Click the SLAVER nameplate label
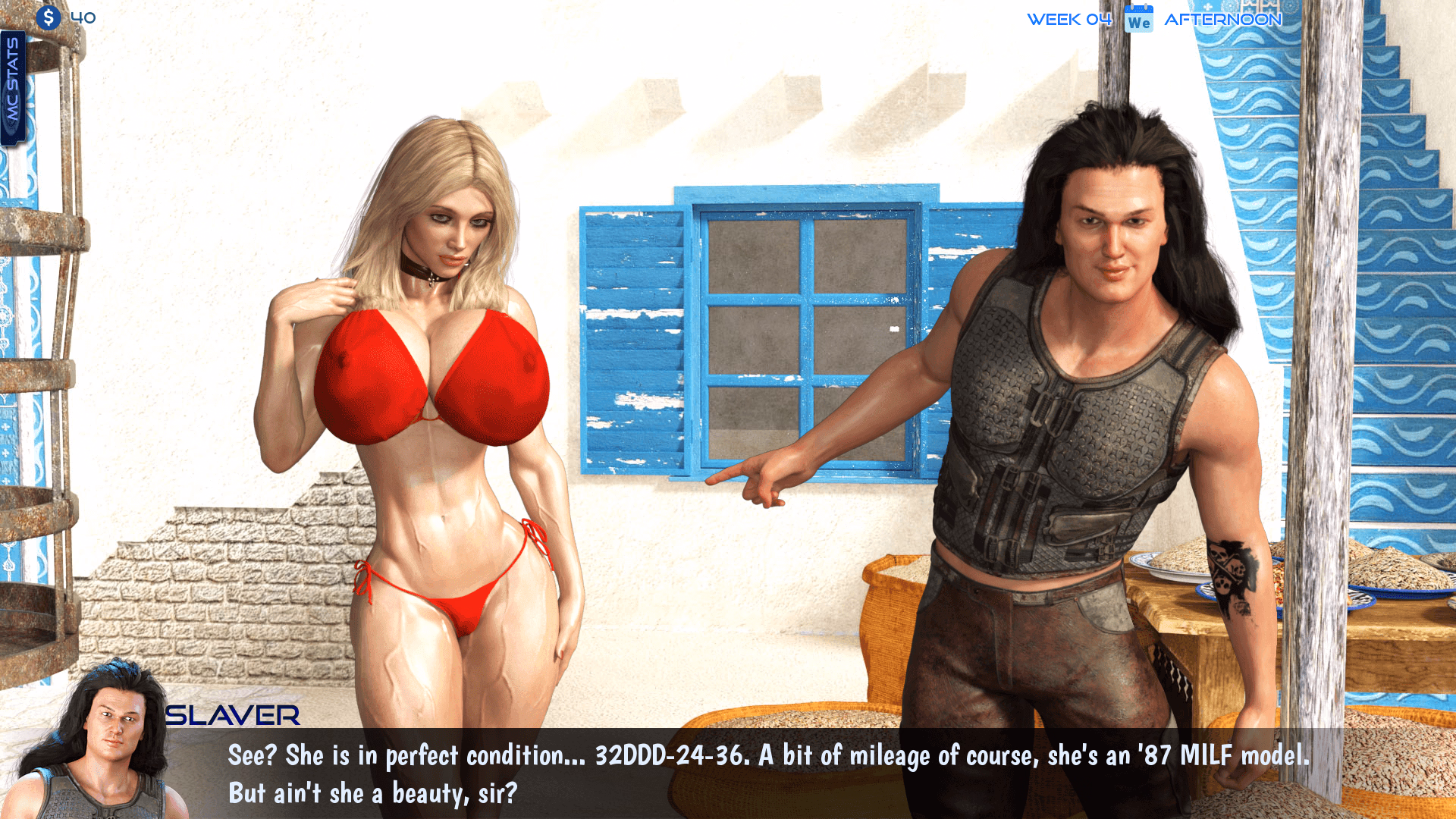The height and width of the screenshot is (819, 1456). (231, 716)
